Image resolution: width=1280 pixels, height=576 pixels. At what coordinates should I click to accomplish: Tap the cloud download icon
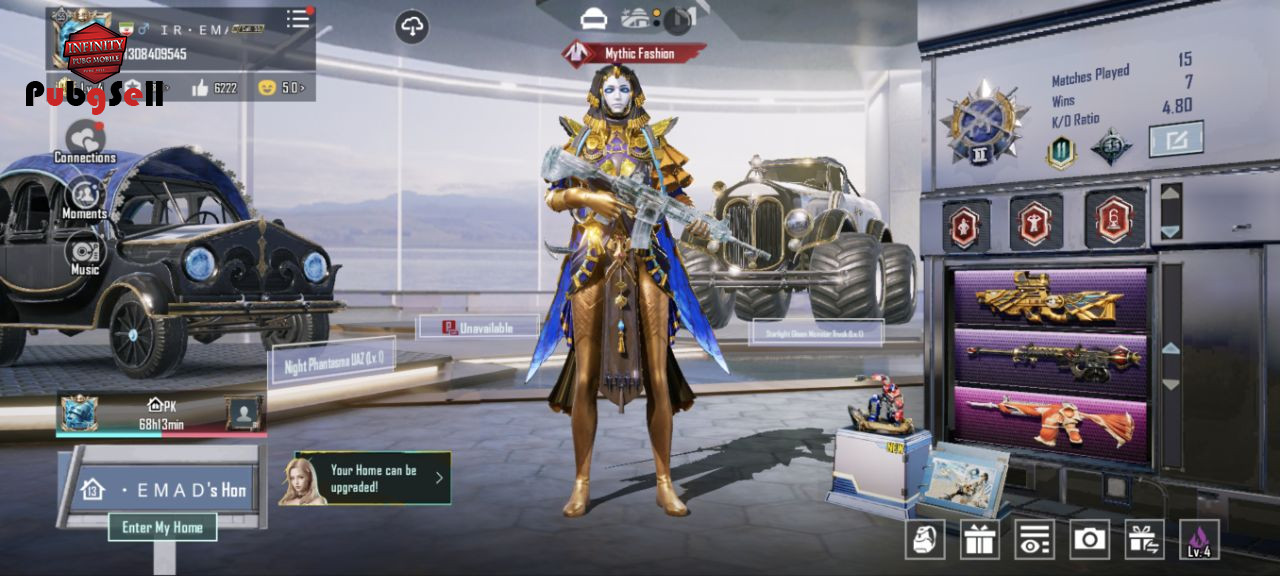[x=412, y=27]
